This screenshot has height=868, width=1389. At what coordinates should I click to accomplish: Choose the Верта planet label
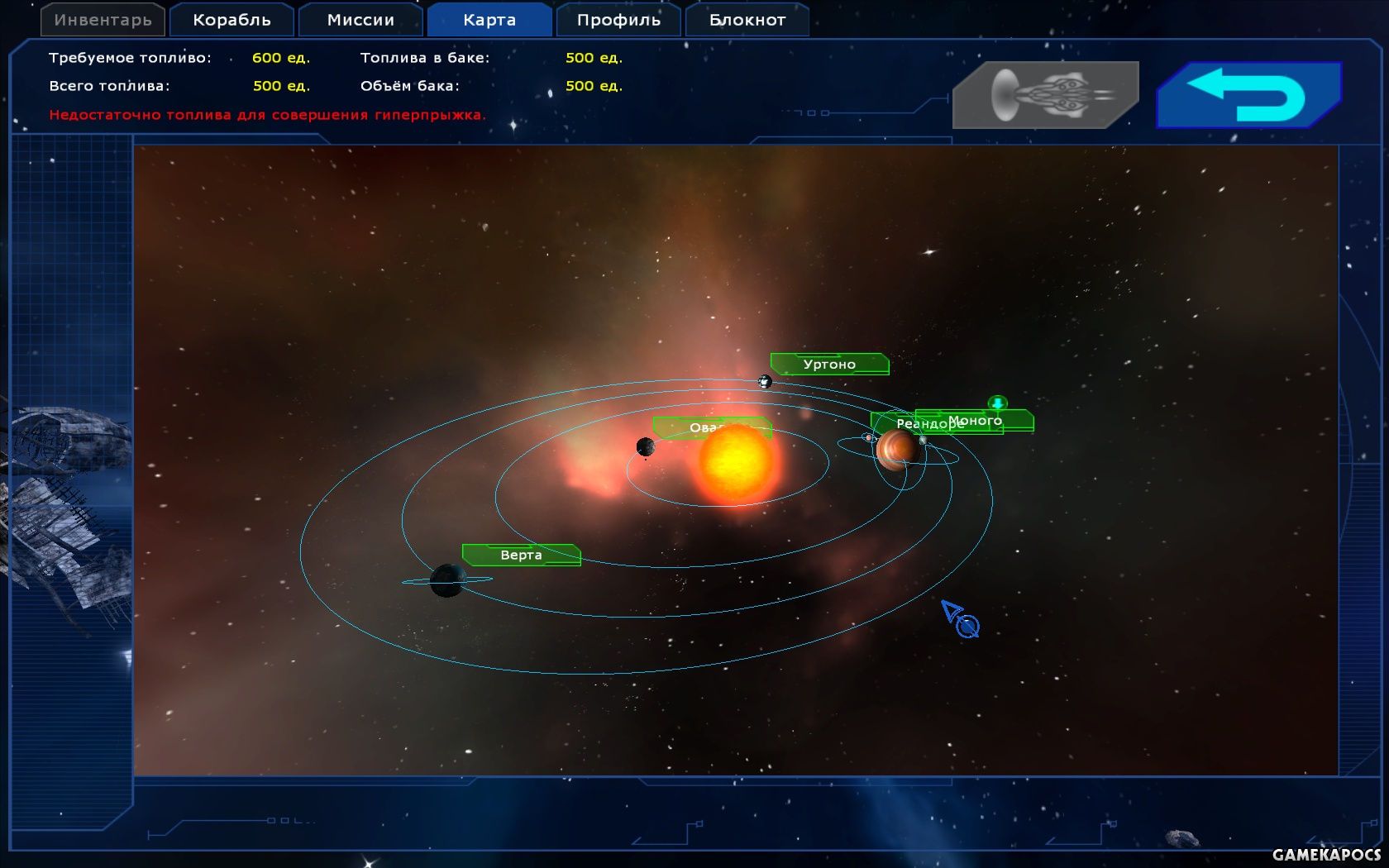tap(521, 555)
